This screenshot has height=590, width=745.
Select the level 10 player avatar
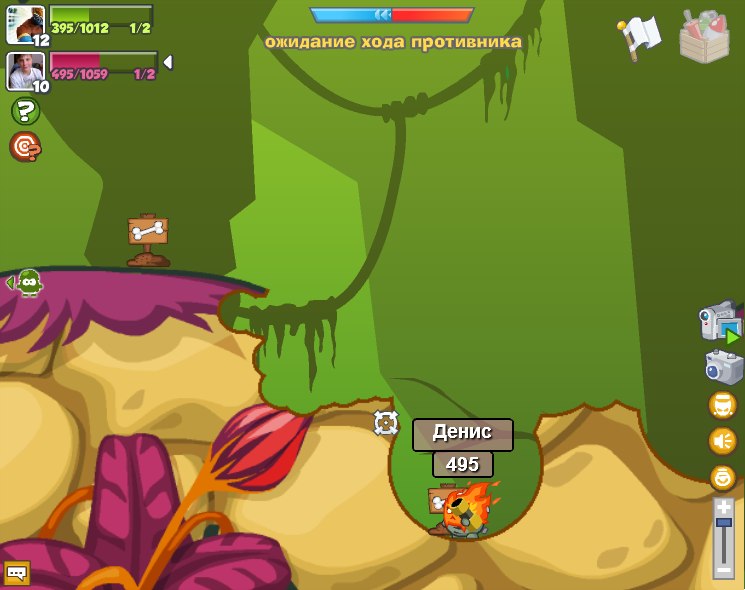click(x=25, y=70)
